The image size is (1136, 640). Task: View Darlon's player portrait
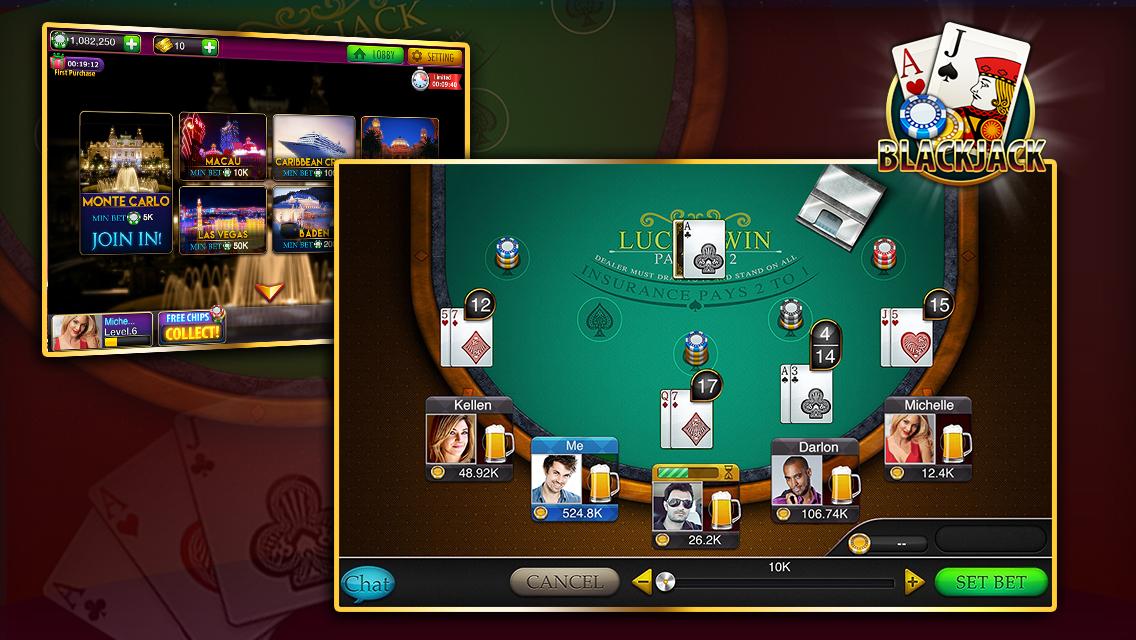(x=797, y=480)
